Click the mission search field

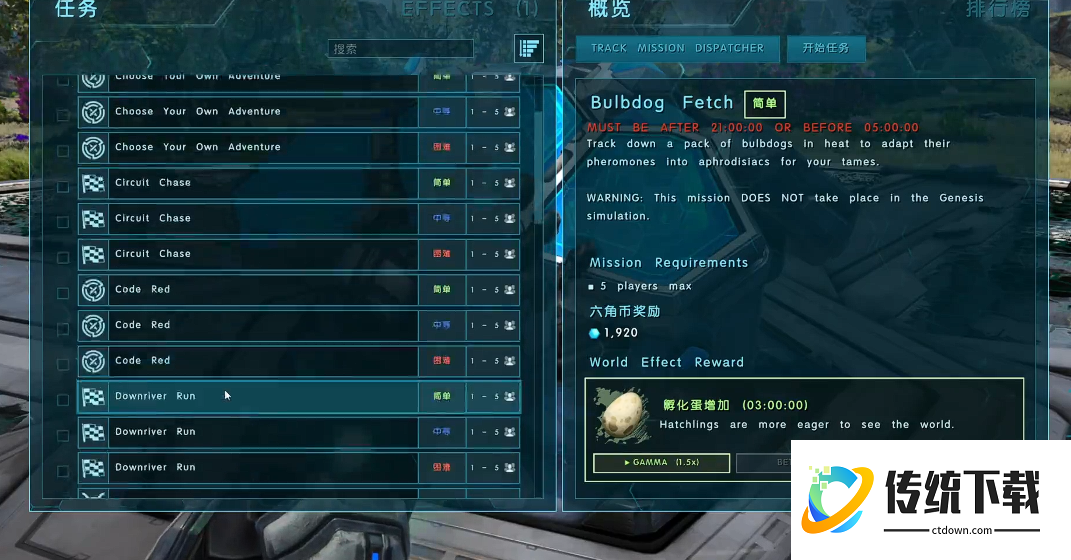pyautogui.click(x=400, y=48)
